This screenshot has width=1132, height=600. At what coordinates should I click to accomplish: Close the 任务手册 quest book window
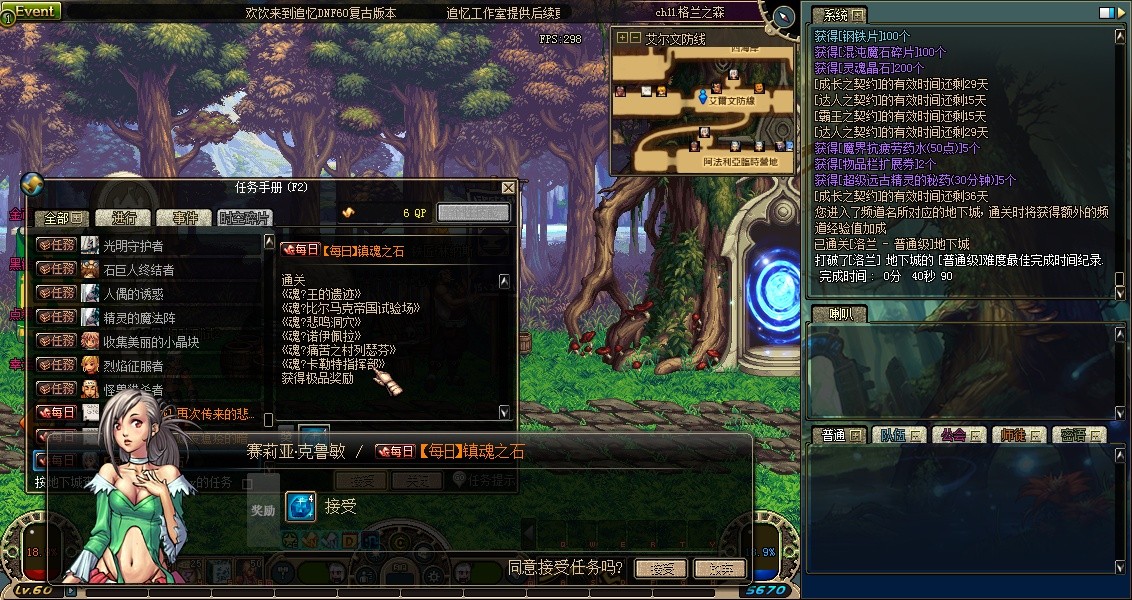coord(508,187)
